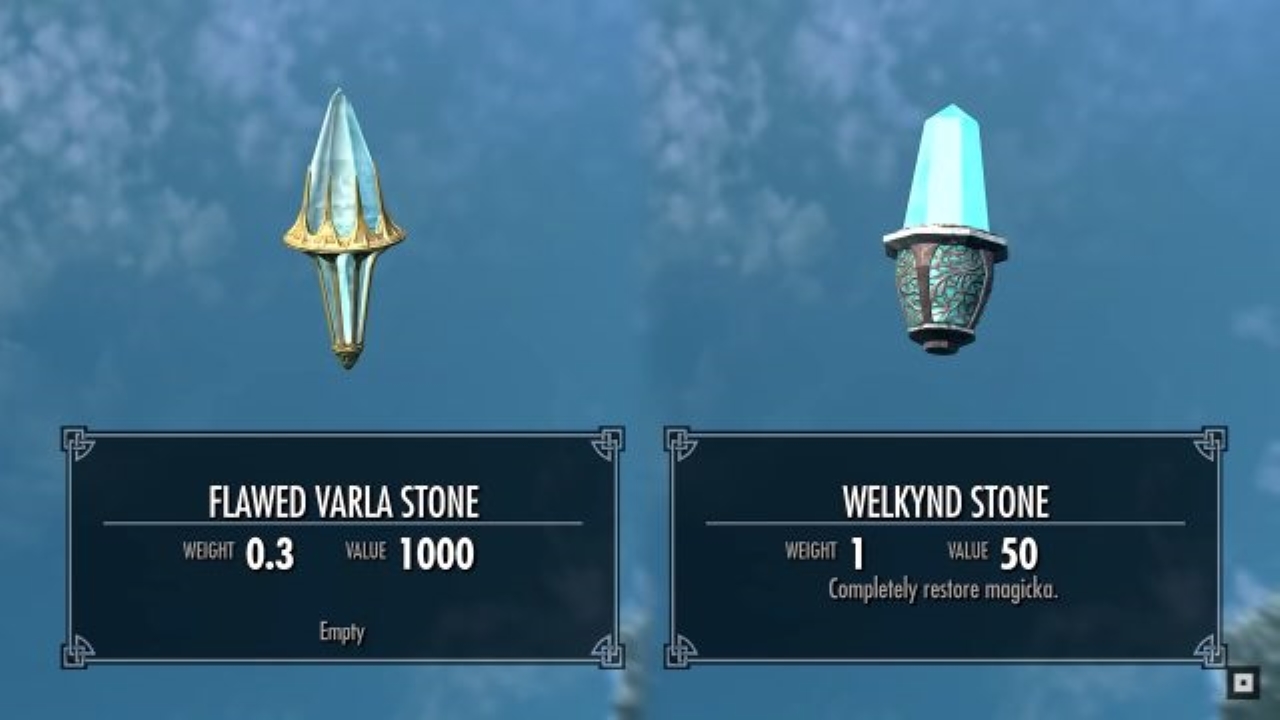Click the top-left knot ornament of left panel
This screenshot has height=720, width=1280.
point(74,439)
